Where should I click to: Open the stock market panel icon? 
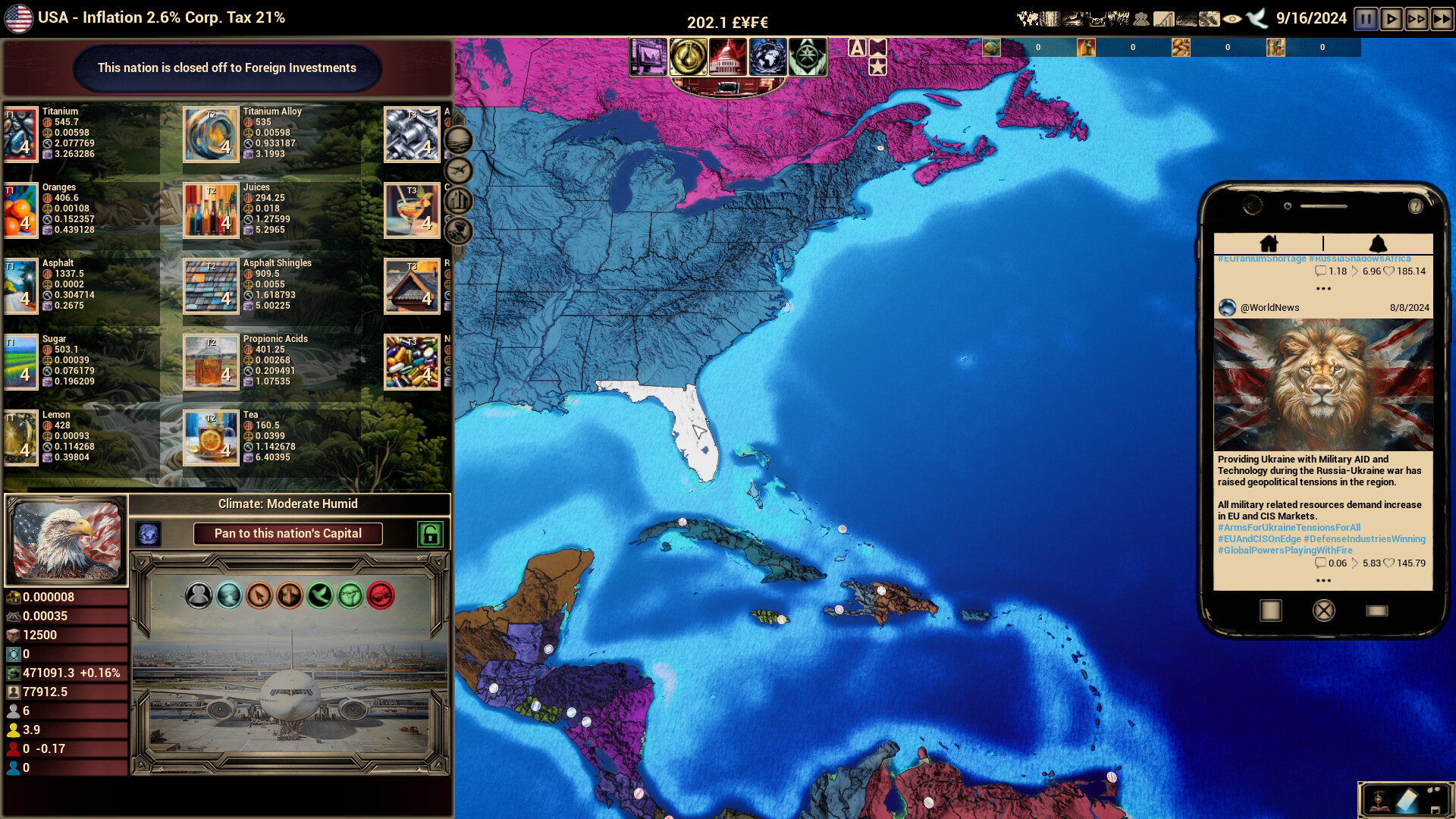click(x=648, y=57)
